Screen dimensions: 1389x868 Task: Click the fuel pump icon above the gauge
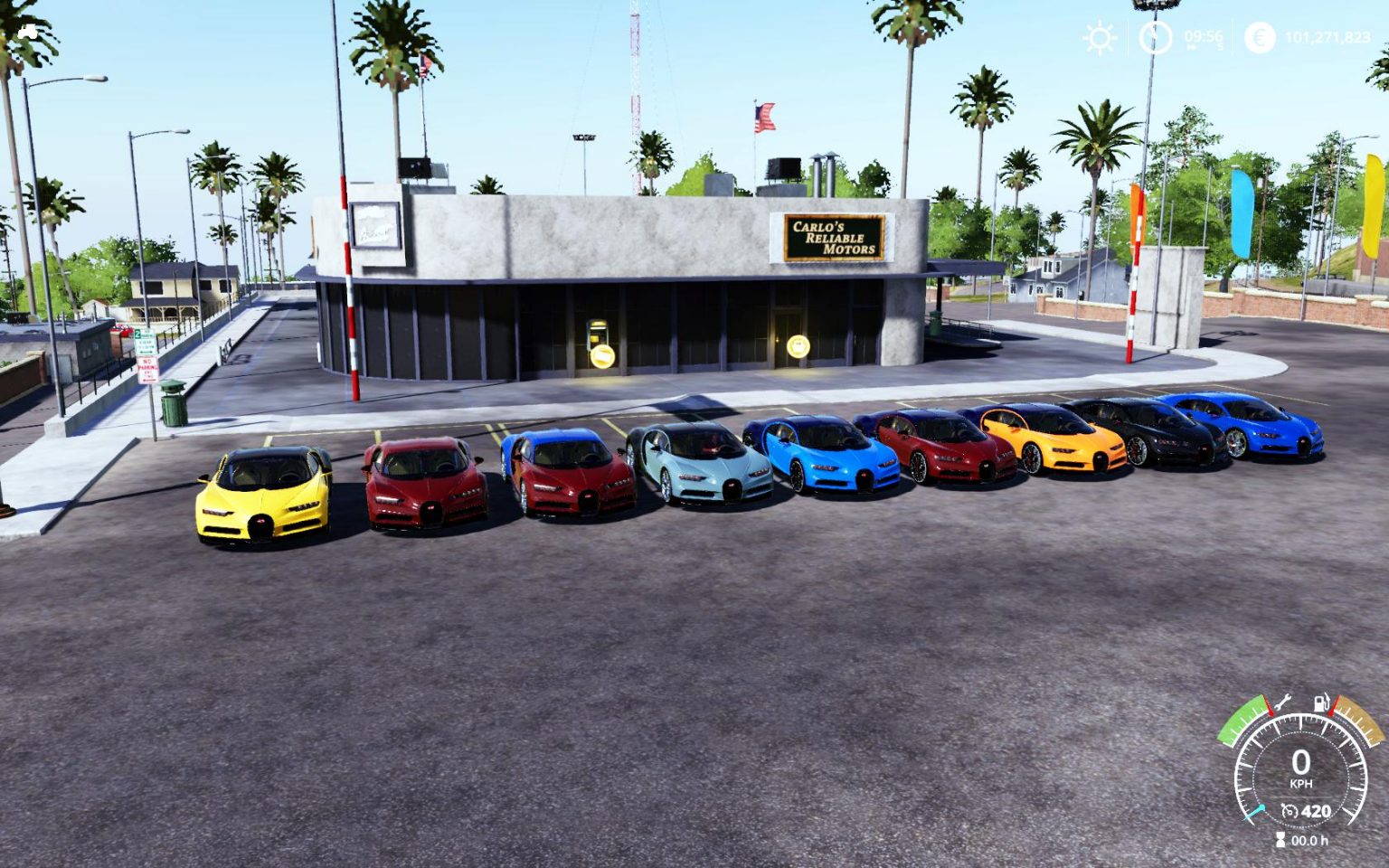1320,704
